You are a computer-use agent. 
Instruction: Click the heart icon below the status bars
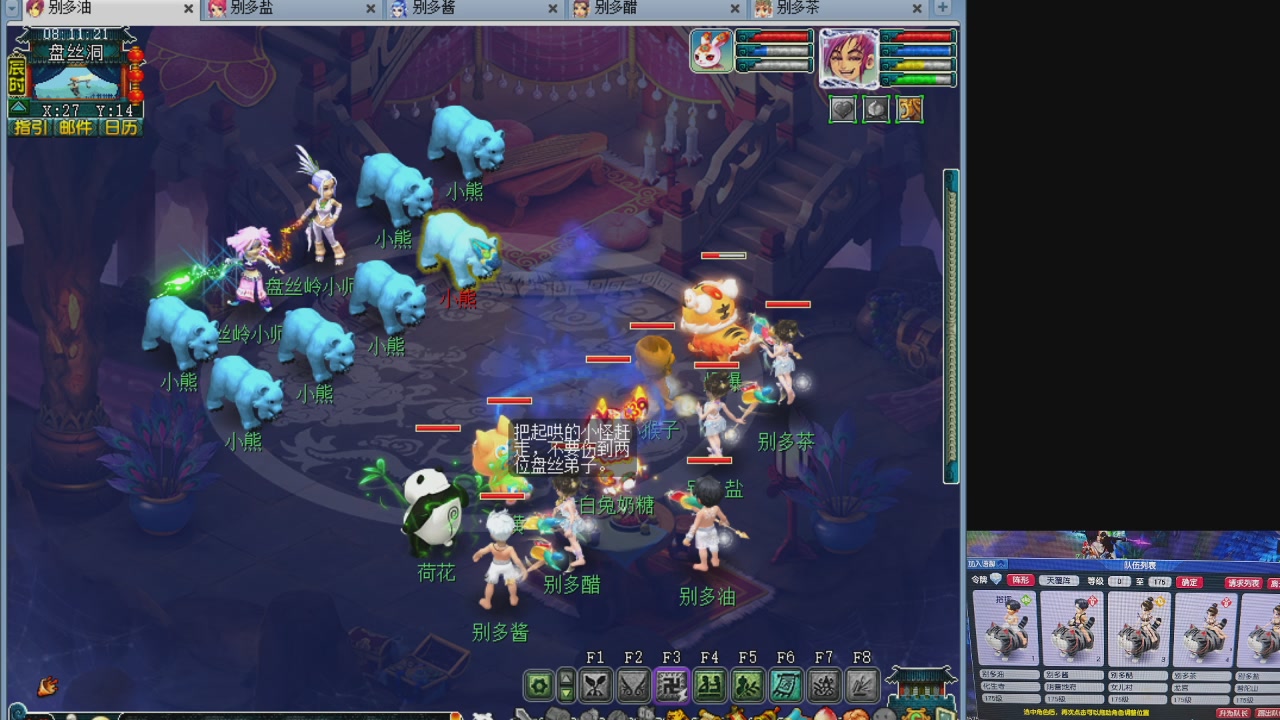843,109
